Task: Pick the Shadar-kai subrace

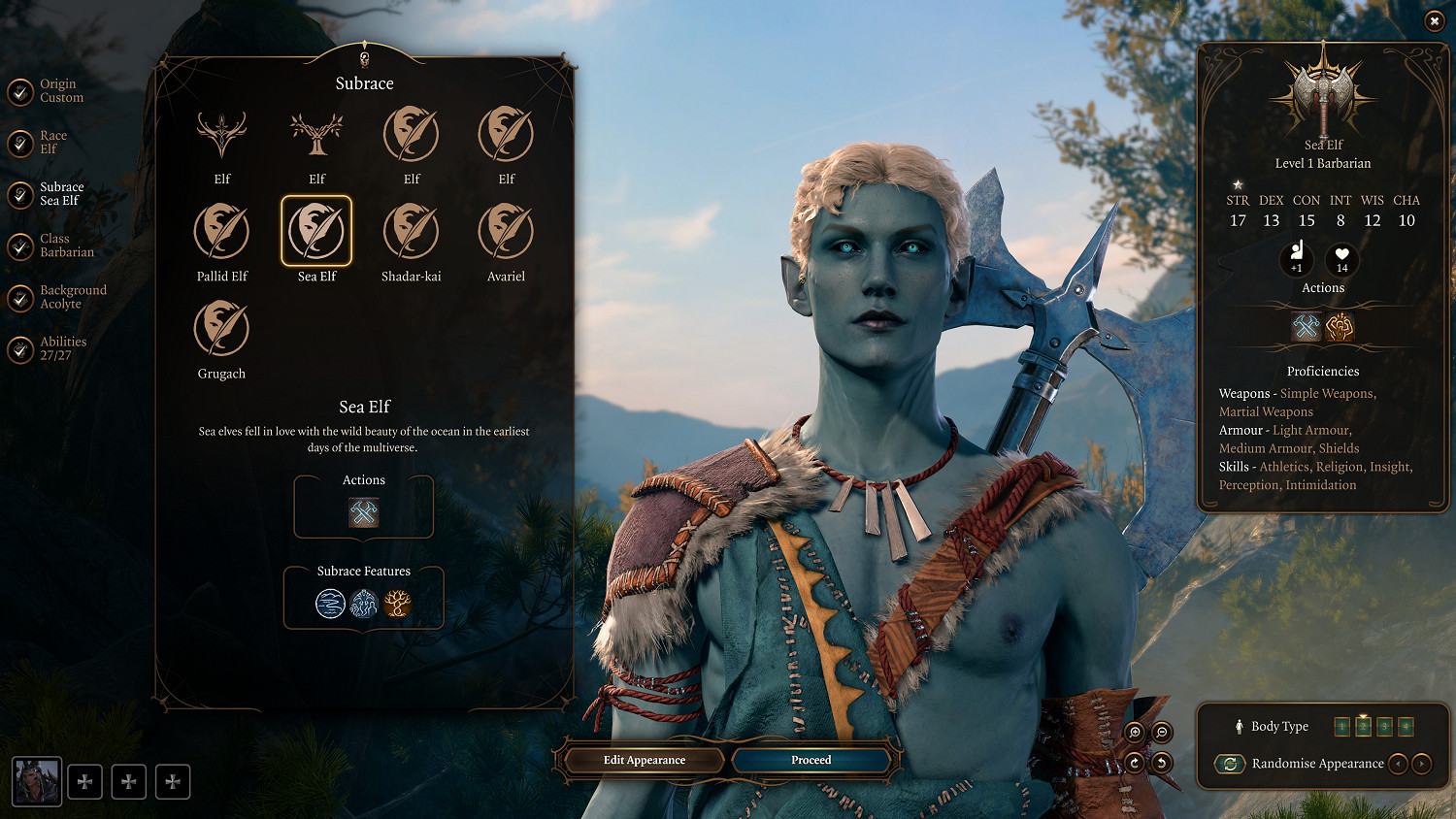Action: [411, 233]
